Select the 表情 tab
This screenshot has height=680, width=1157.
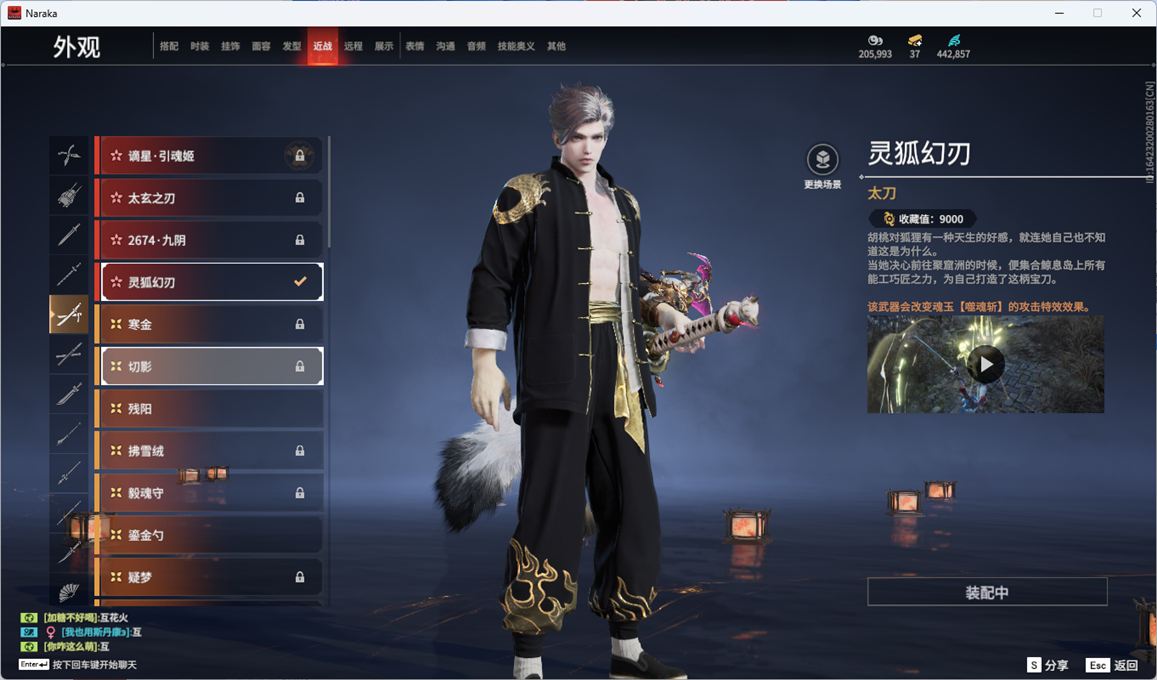(415, 46)
